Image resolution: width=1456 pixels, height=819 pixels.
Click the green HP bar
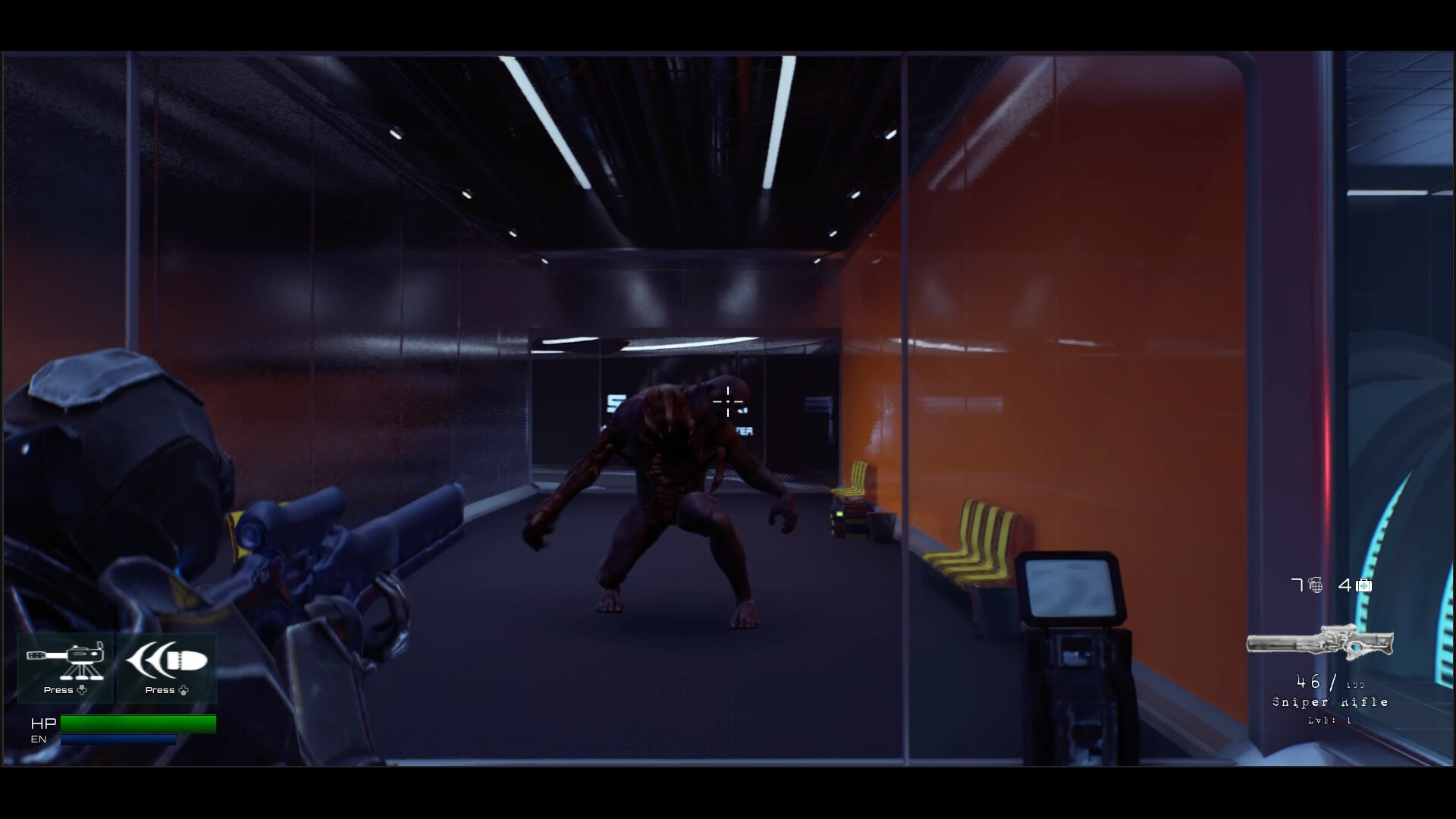[x=140, y=723]
